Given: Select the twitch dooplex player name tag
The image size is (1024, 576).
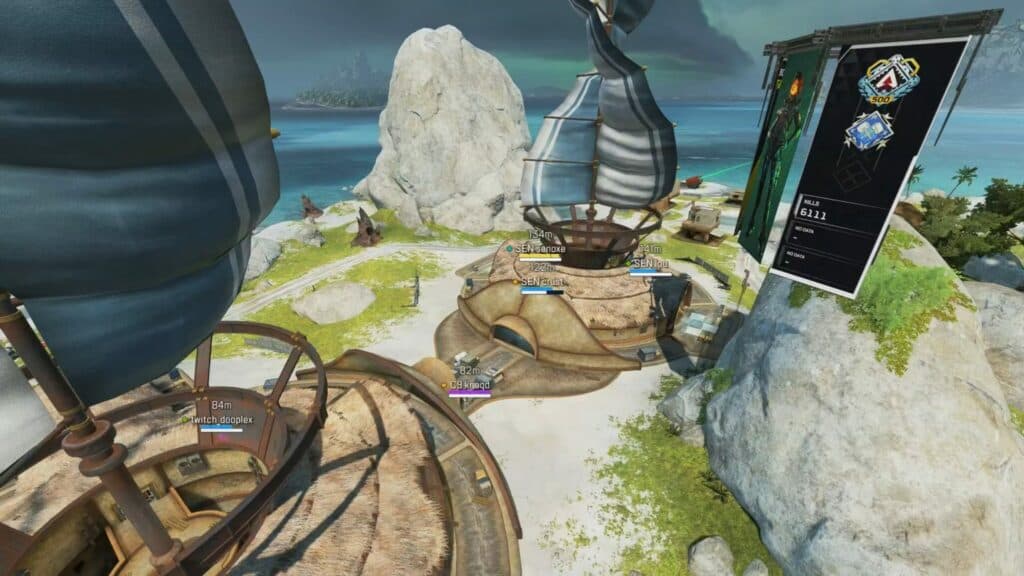Looking at the screenshot, I should [x=221, y=420].
